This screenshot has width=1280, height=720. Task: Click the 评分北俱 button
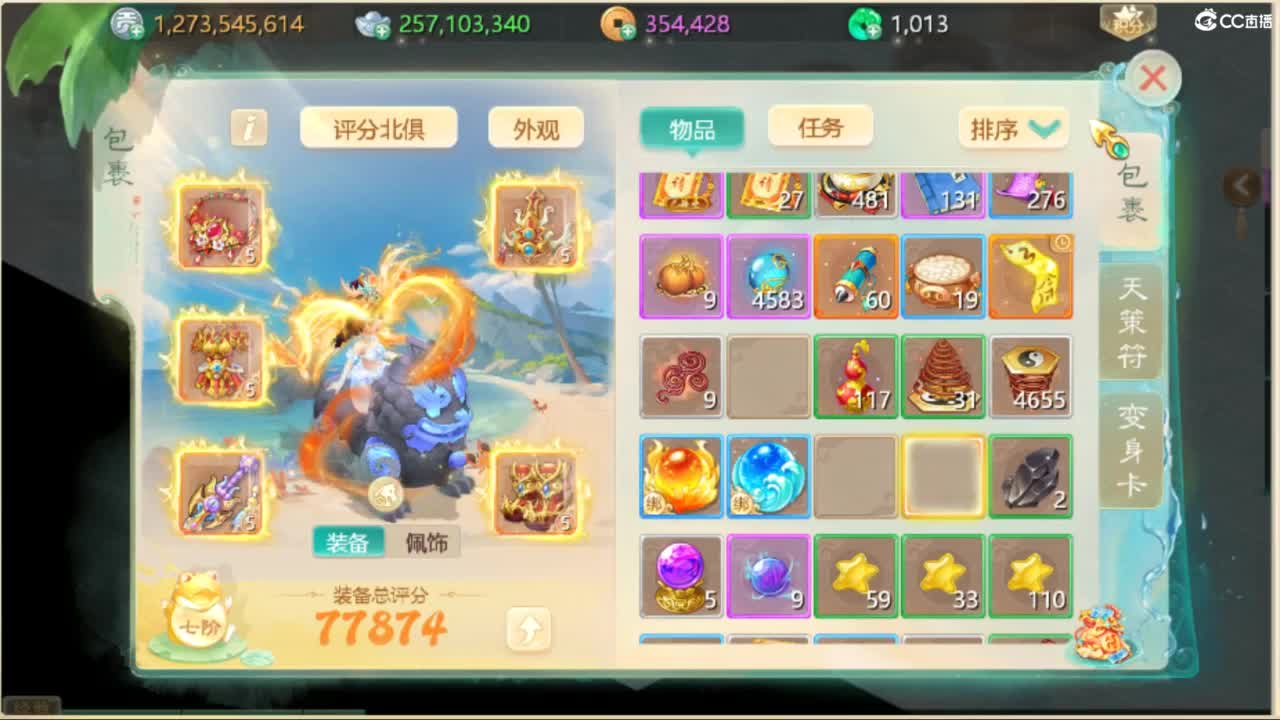pos(378,128)
